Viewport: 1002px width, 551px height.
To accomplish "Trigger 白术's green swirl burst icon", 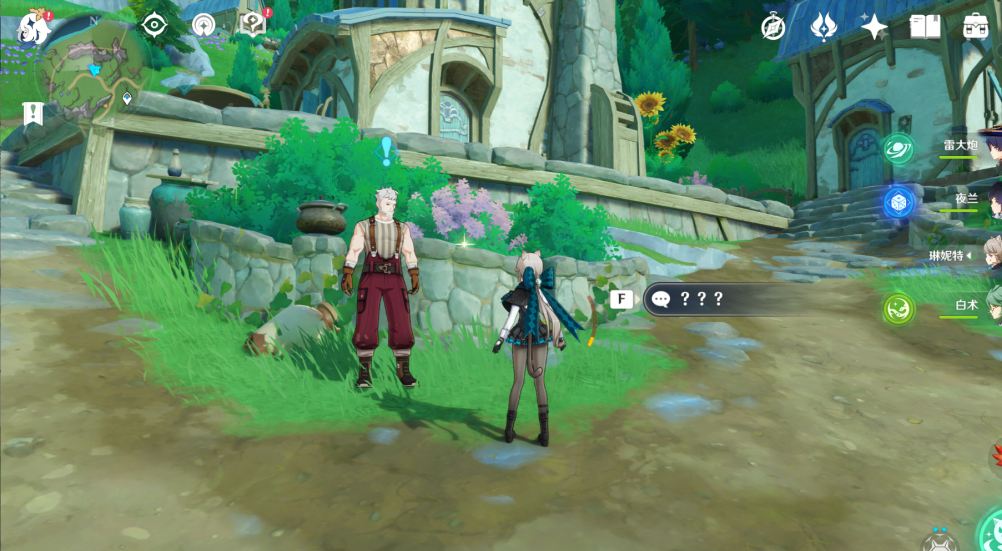I will coord(898,309).
